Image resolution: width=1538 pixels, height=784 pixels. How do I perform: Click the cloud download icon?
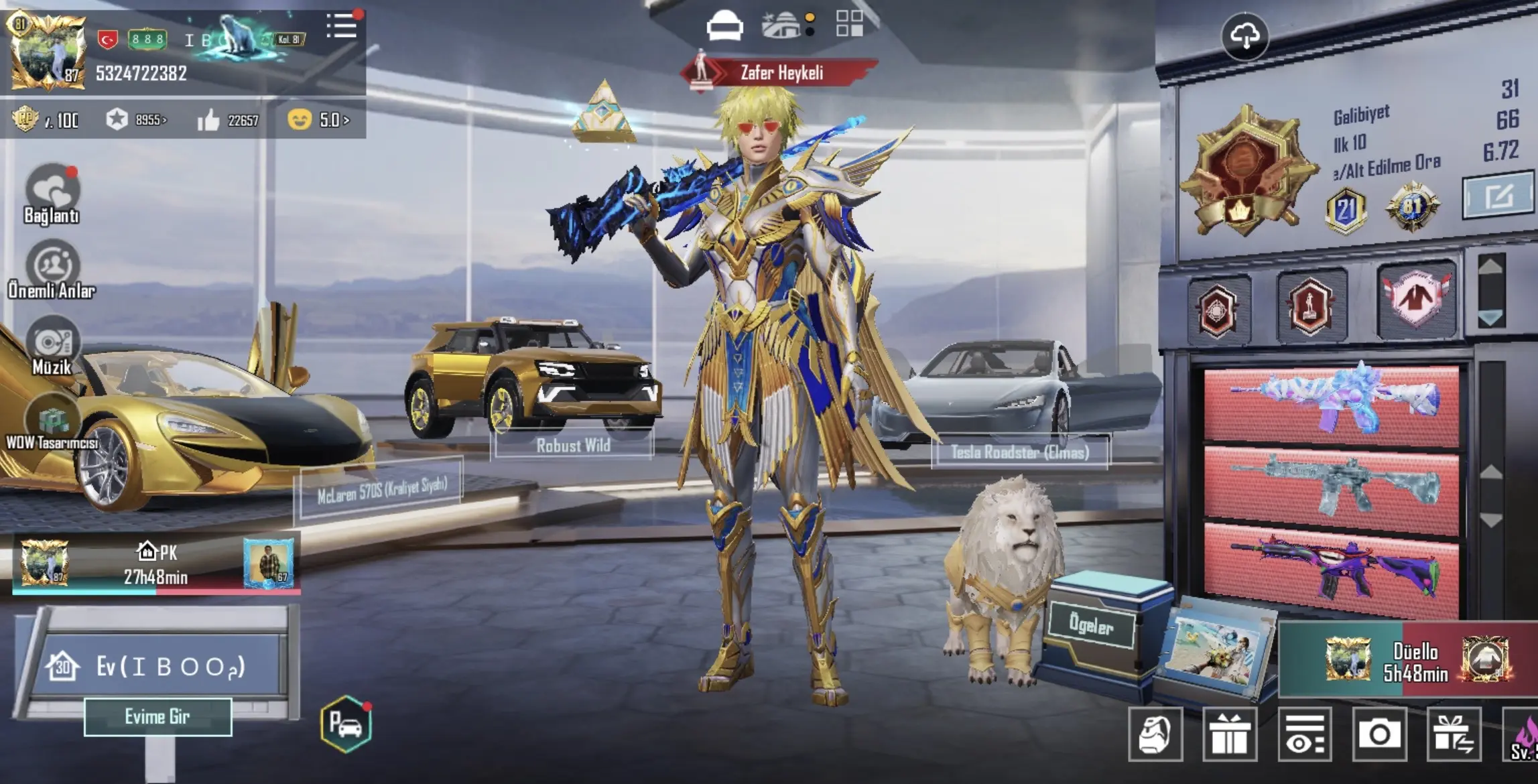(1244, 36)
